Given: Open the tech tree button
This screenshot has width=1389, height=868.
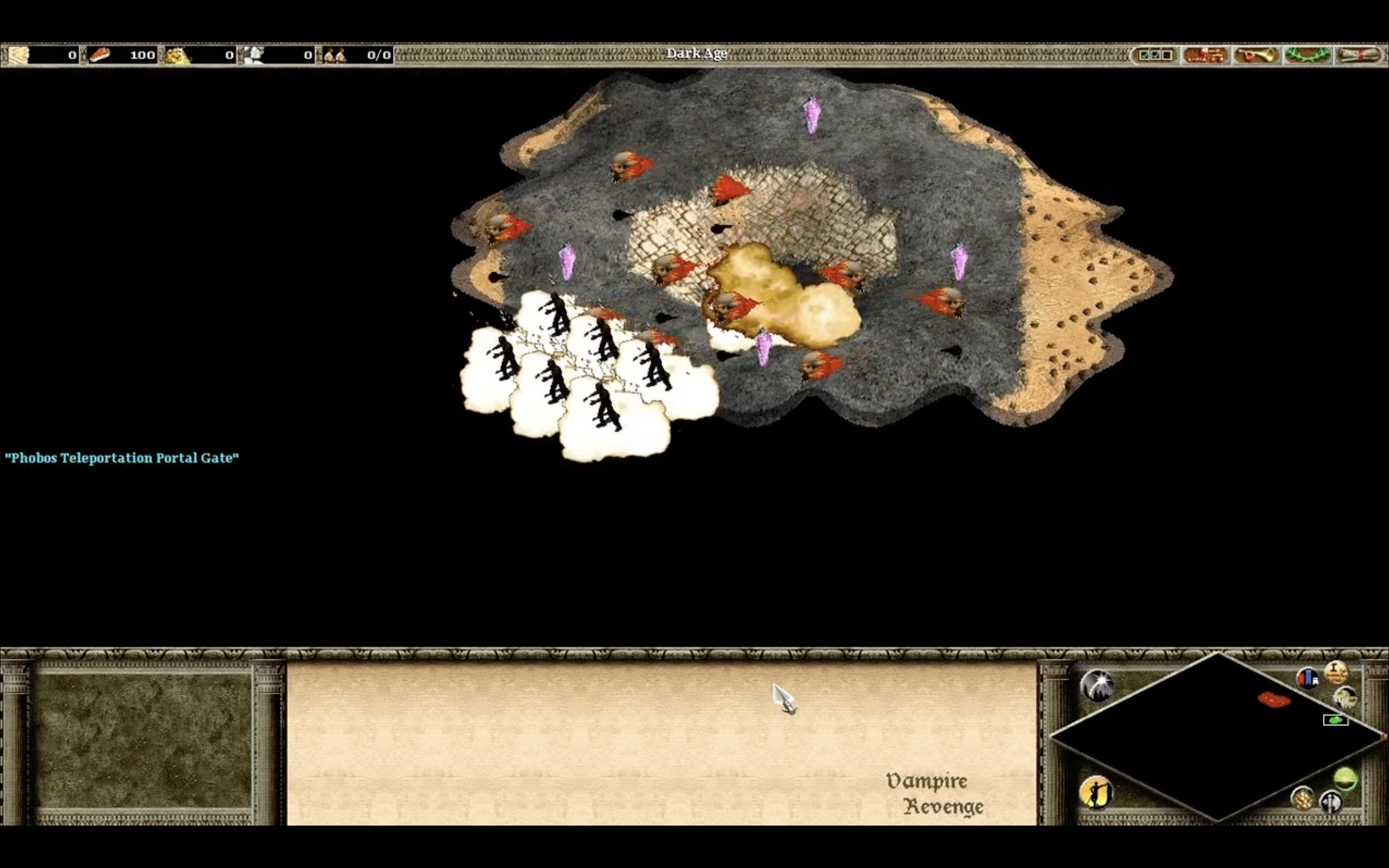Looking at the screenshot, I should [1205, 55].
